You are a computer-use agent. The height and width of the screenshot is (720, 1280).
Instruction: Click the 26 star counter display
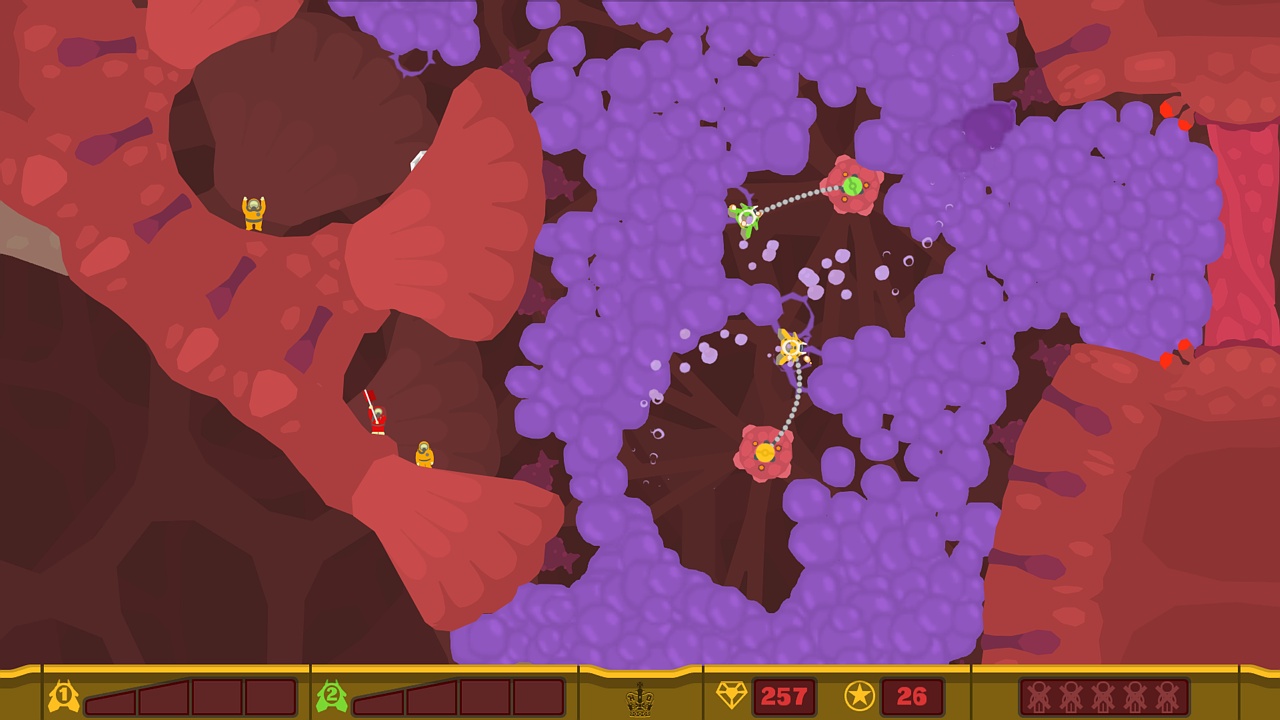click(x=910, y=697)
